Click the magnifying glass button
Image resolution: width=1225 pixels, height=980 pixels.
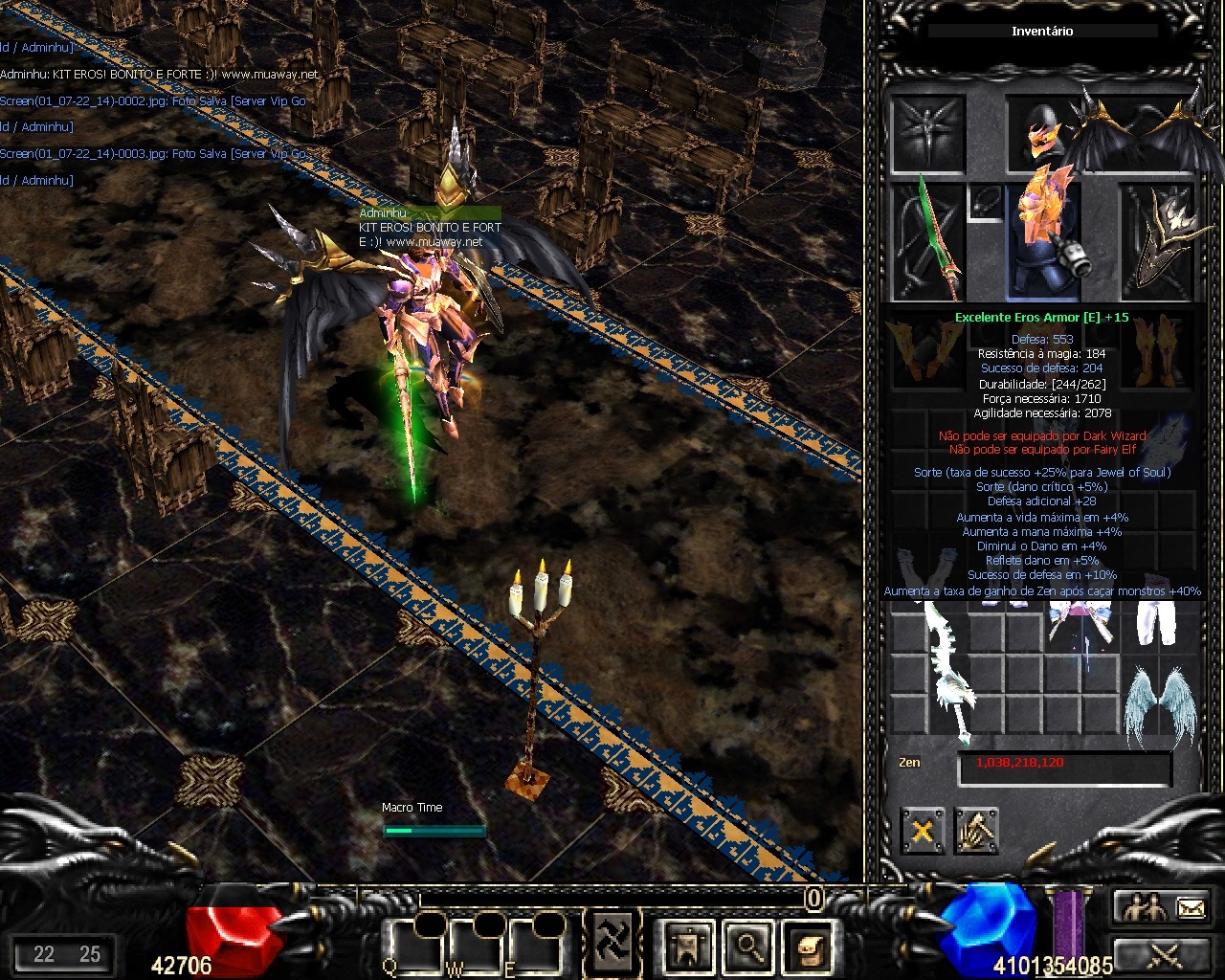click(747, 946)
